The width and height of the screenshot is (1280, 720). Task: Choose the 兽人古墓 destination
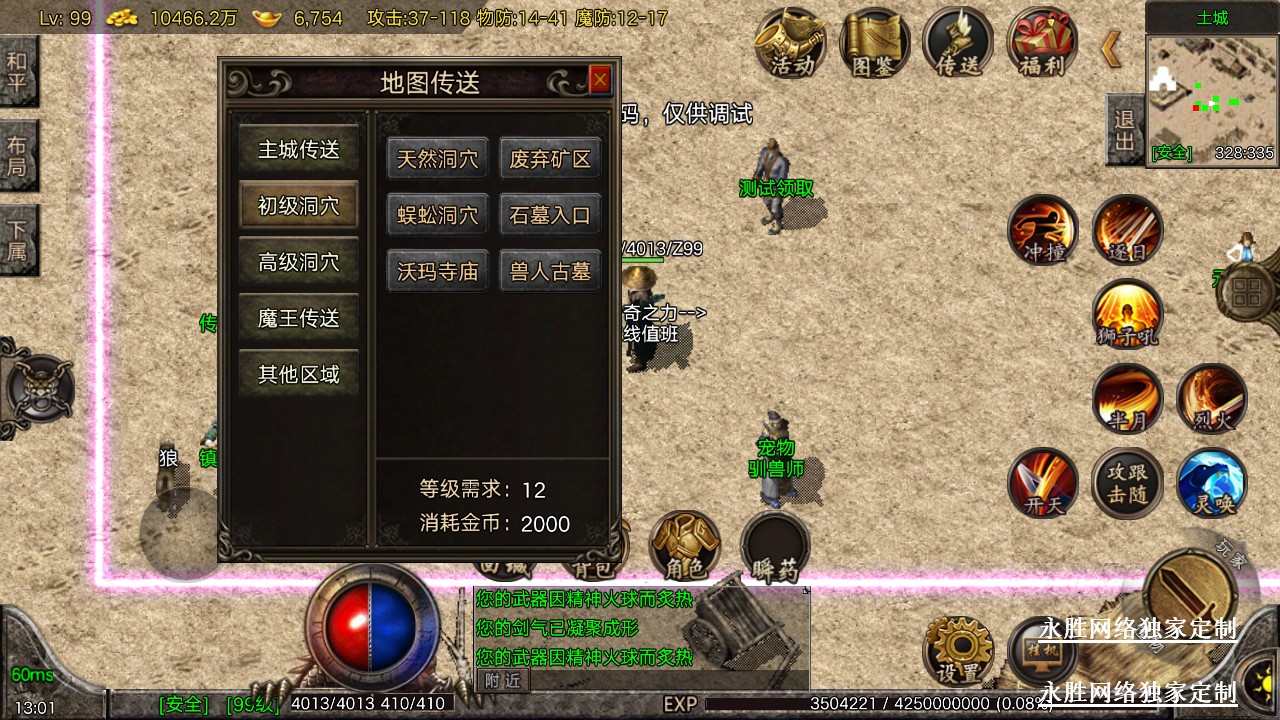click(550, 271)
